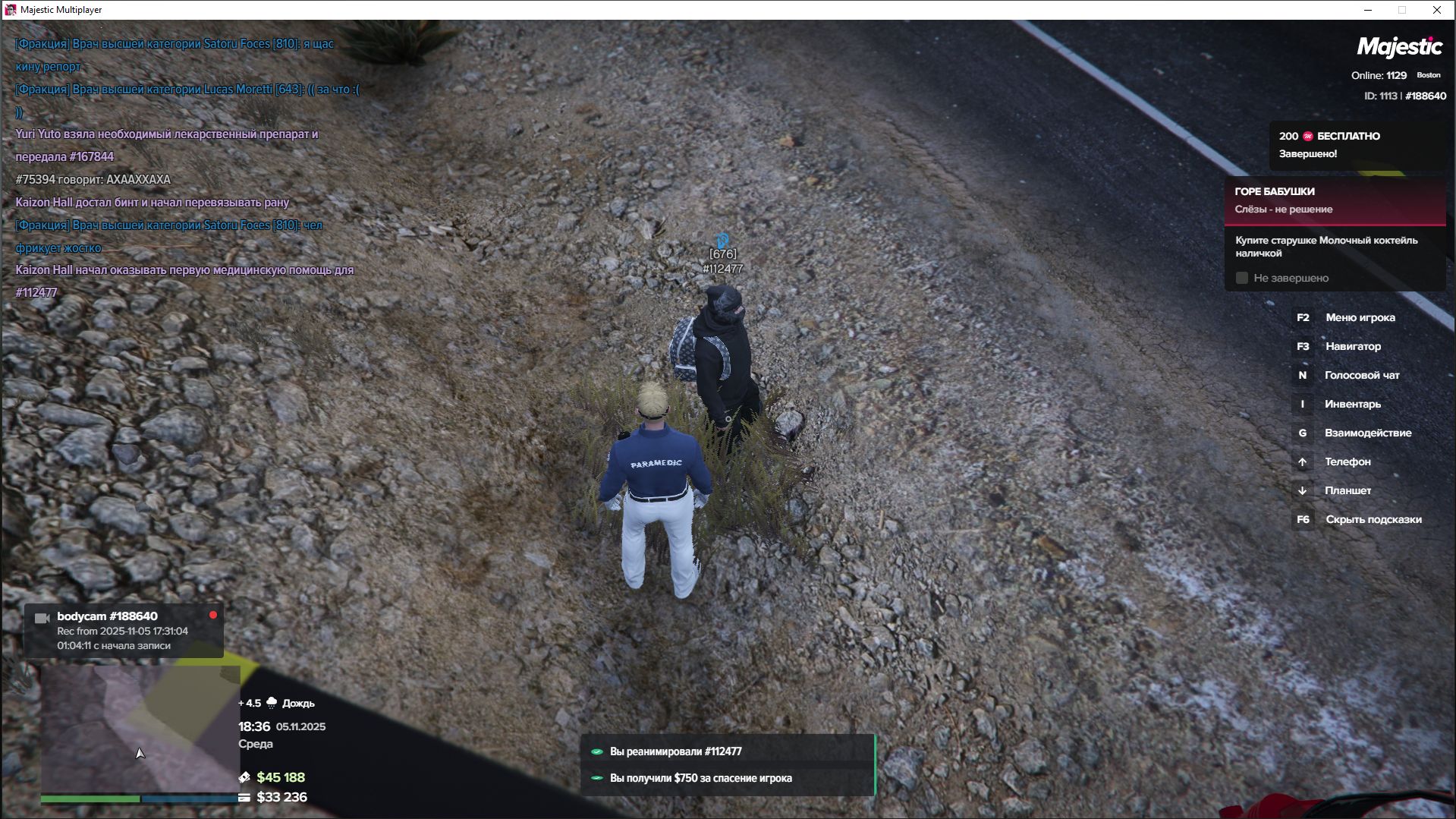Open the ГОРЕ БАБУШКИ quest tracker
Screen dimensions: 1456x819
point(1334,200)
